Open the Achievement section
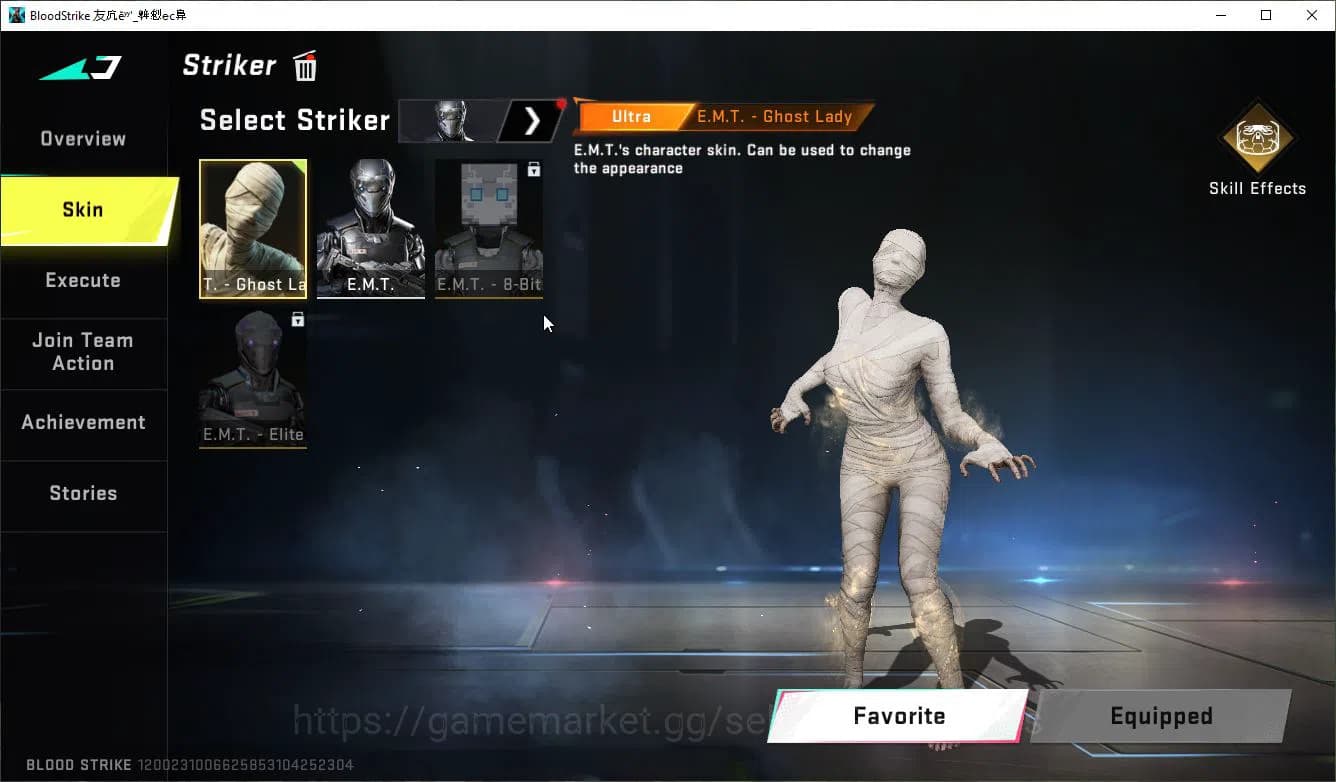The width and height of the screenshot is (1336, 782). (83, 422)
